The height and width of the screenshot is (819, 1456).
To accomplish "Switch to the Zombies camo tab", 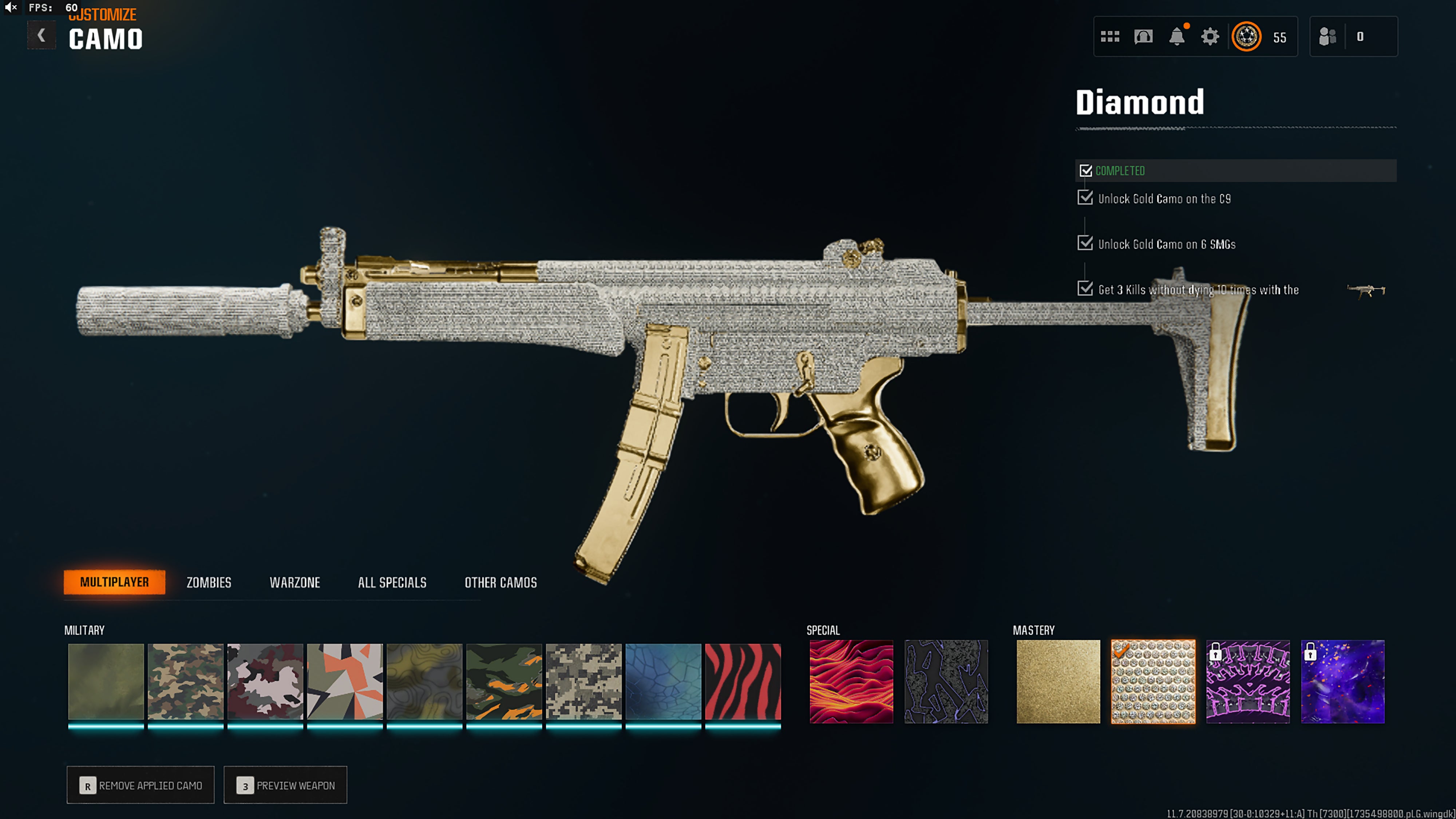I will click(209, 582).
